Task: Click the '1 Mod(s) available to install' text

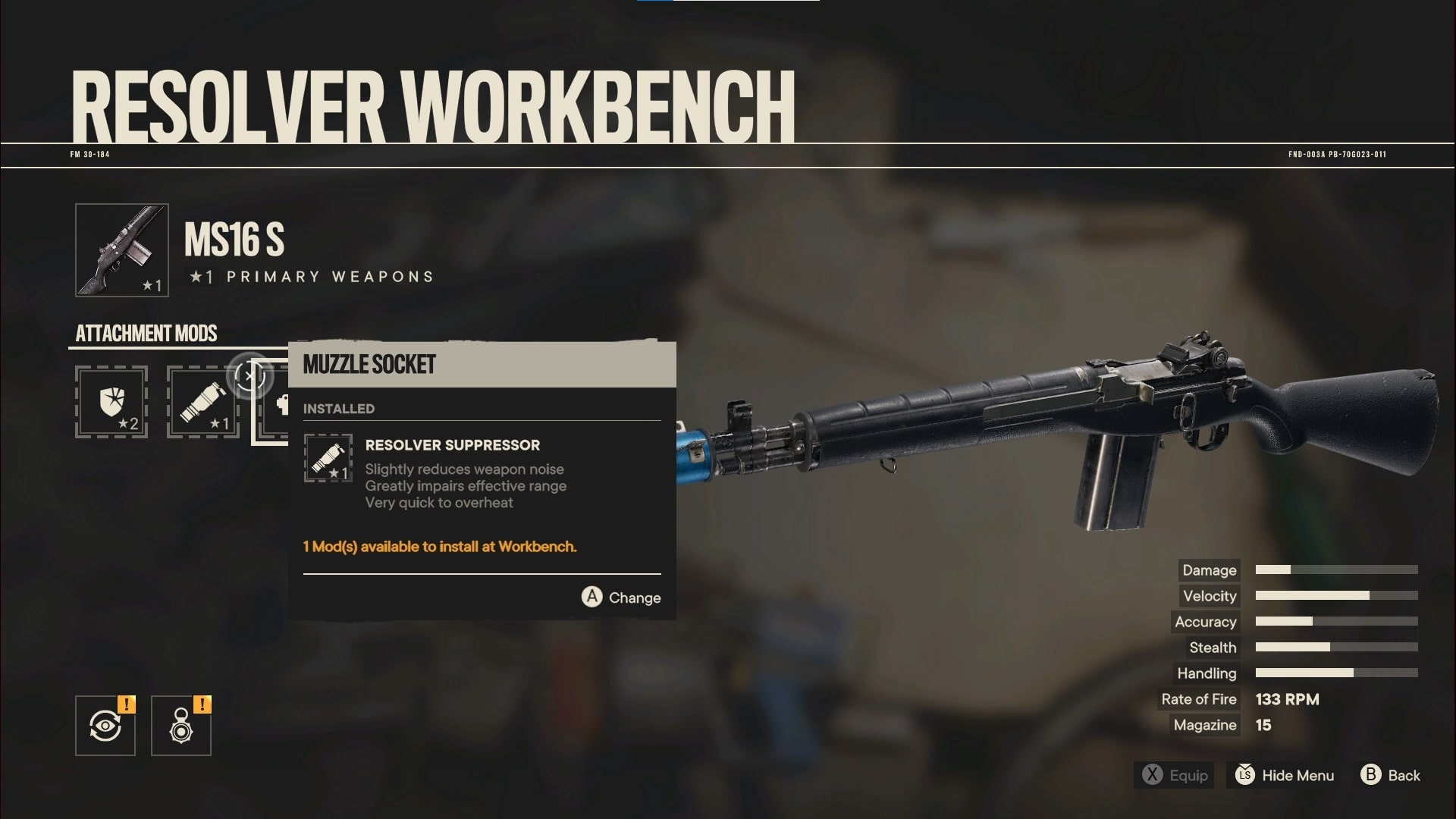Action: [x=439, y=547]
